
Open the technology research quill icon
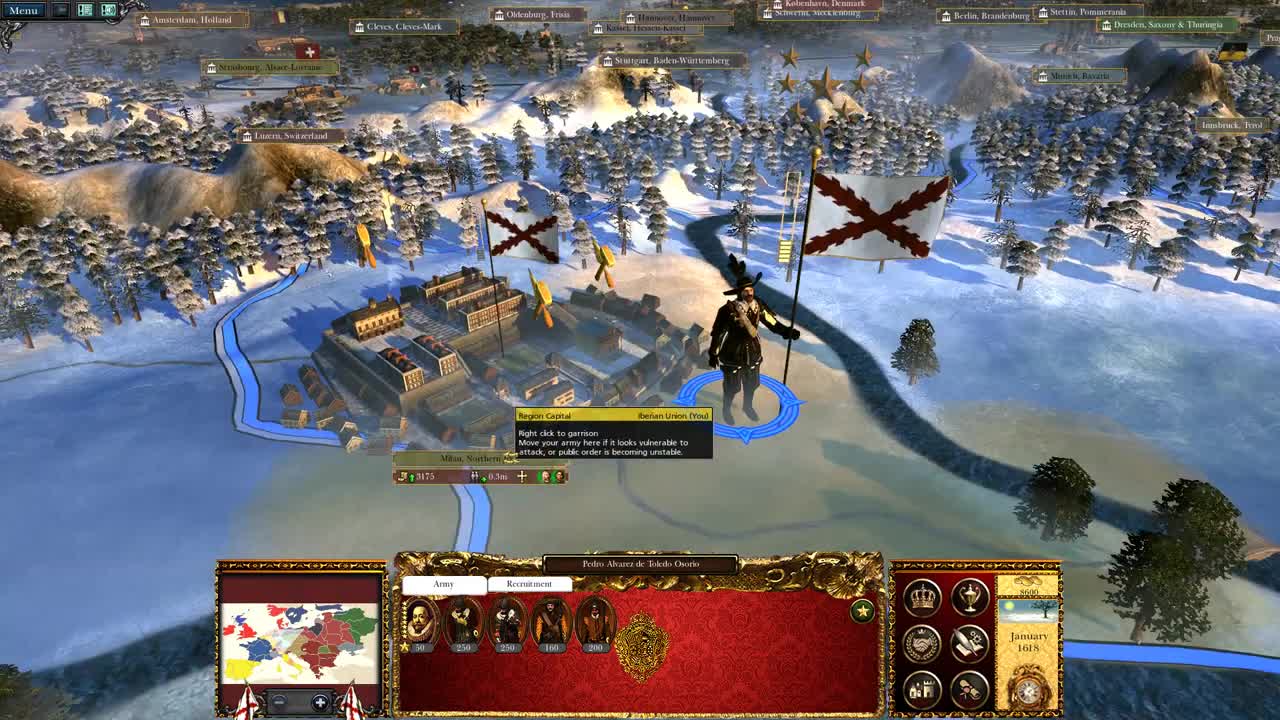(x=968, y=644)
